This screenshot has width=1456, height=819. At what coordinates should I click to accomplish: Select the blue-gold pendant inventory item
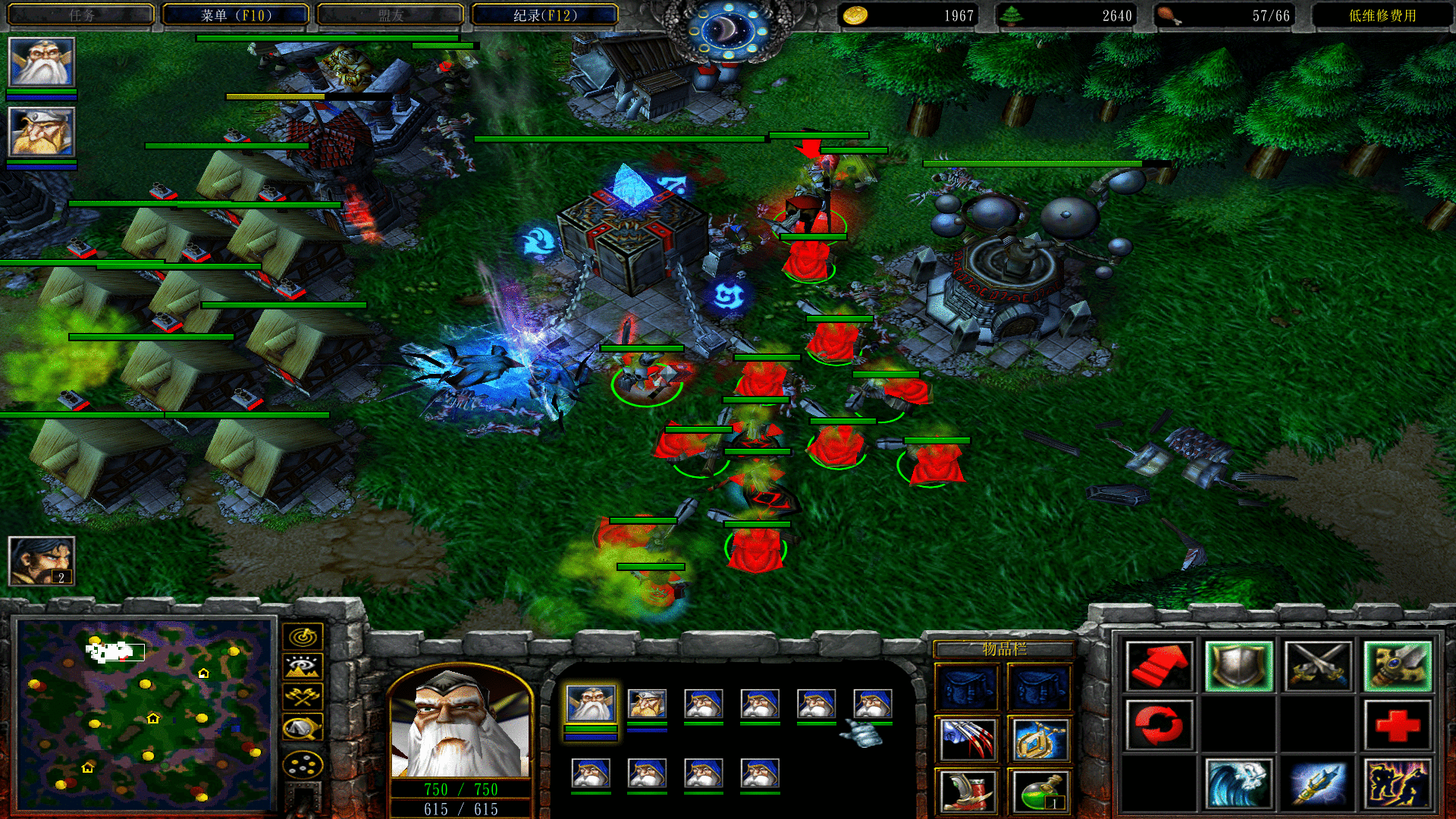pyautogui.click(x=1040, y=739)
